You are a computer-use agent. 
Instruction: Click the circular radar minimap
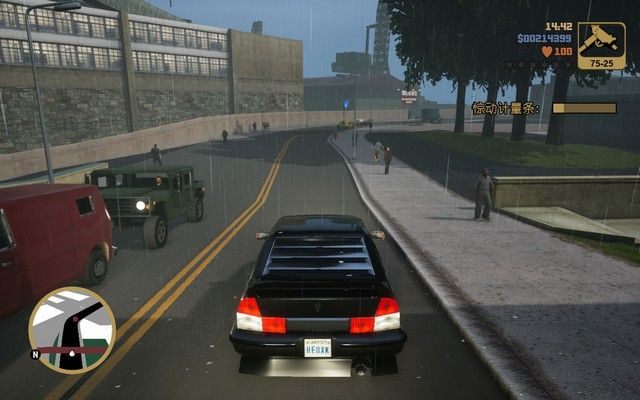tap(72, 330)
